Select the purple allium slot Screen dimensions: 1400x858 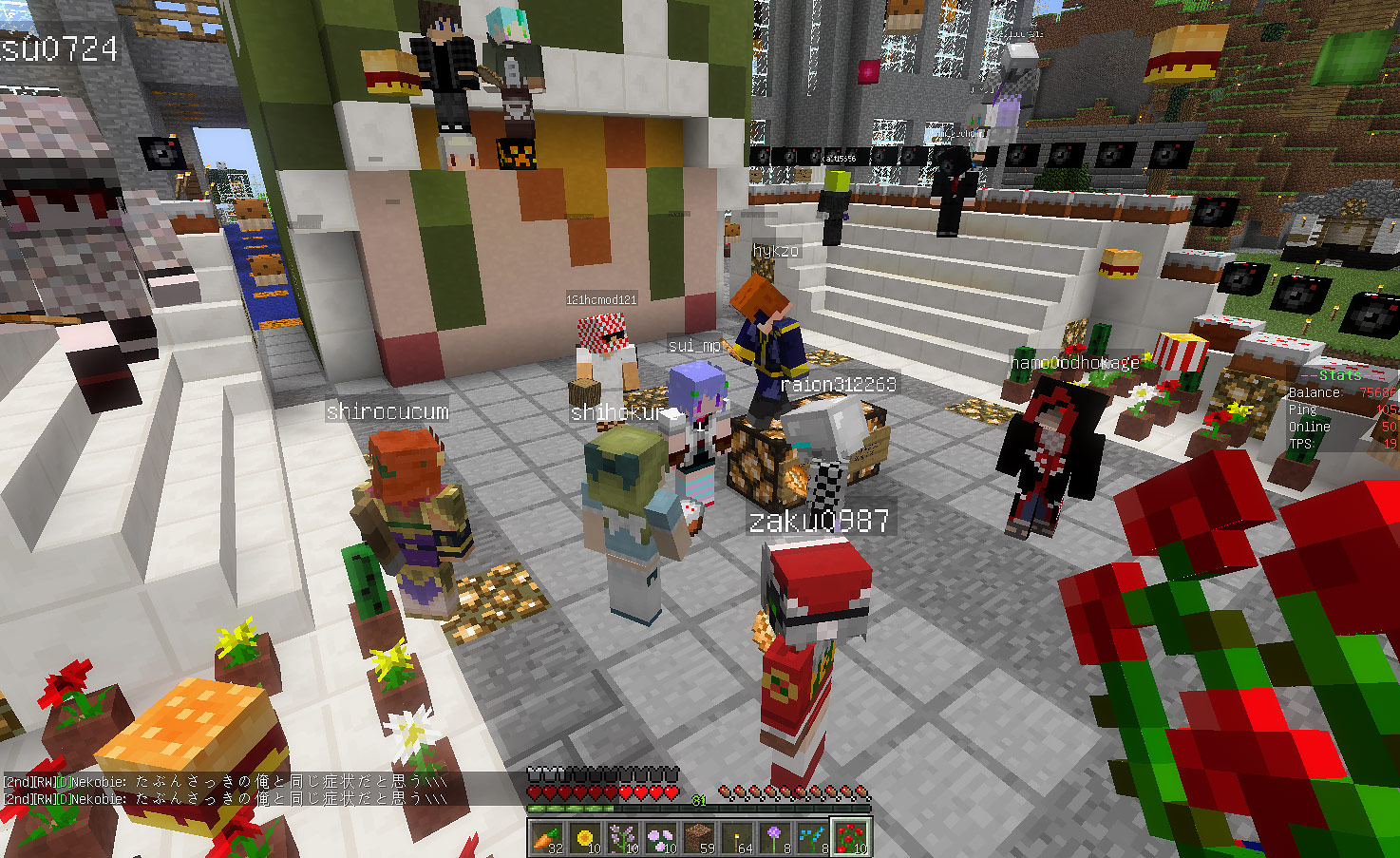774,838
